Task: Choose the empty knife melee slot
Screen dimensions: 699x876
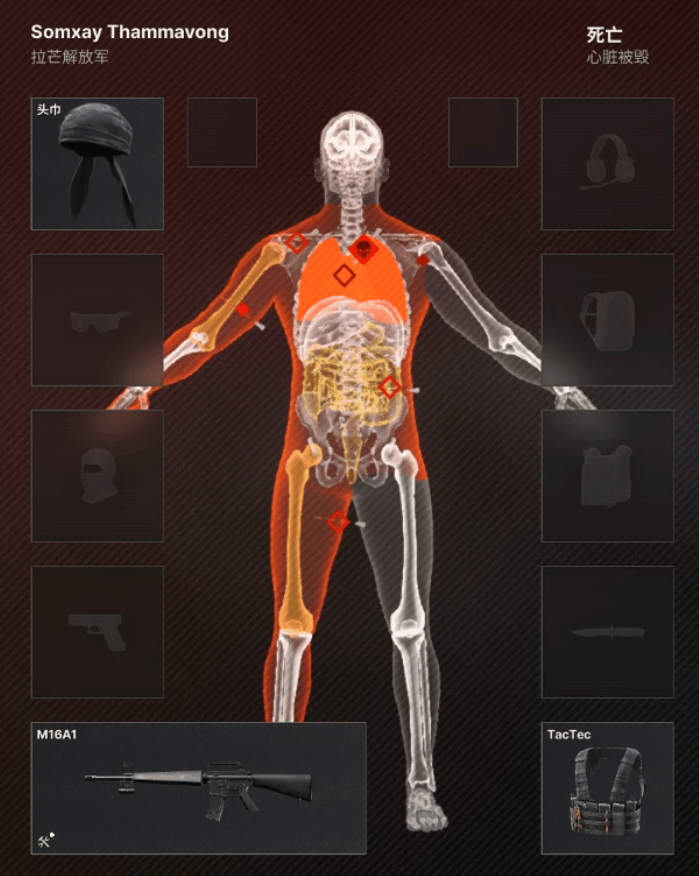Action: 607,632
